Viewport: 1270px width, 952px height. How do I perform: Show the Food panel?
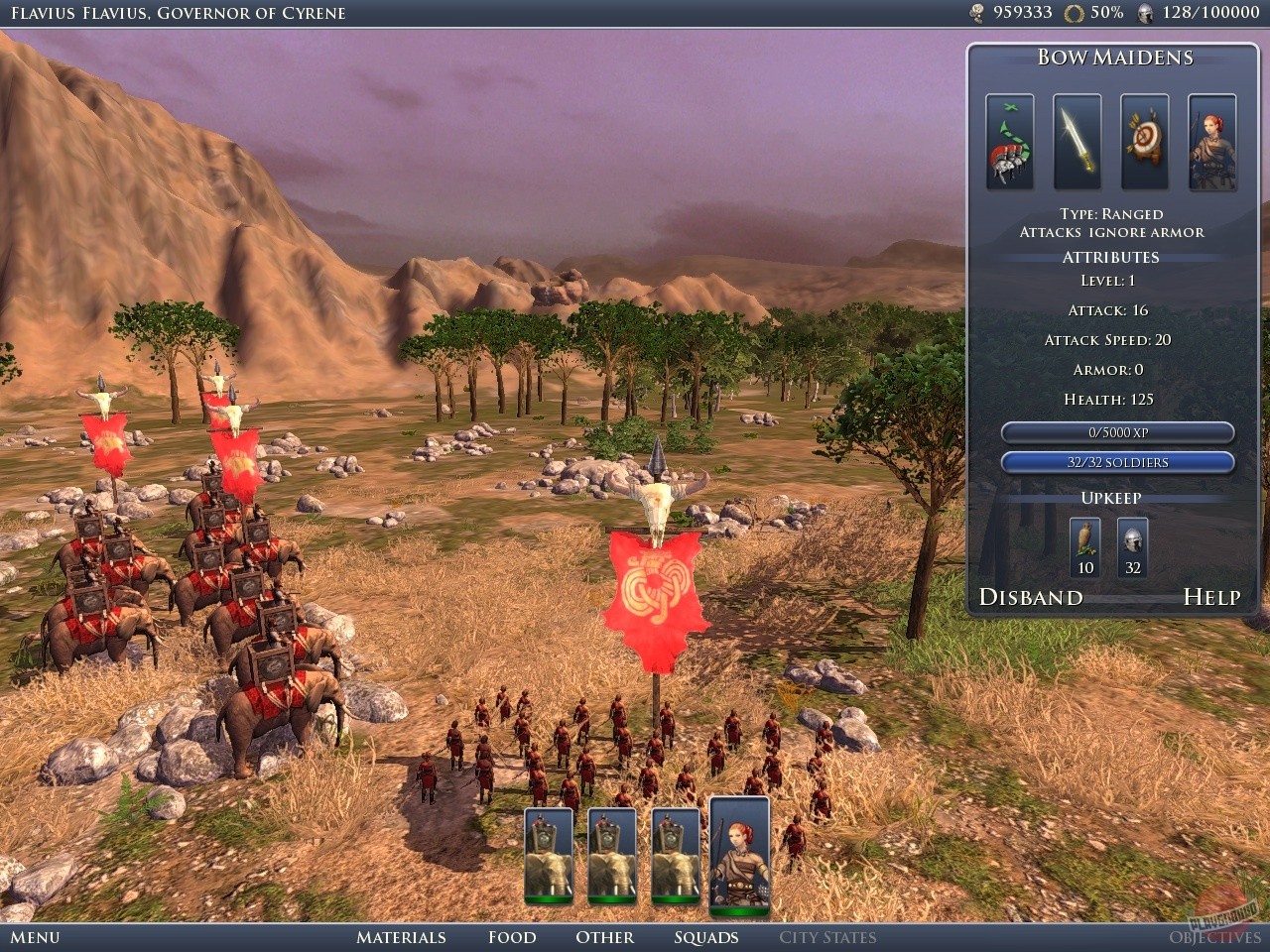(x=512, y=937)
